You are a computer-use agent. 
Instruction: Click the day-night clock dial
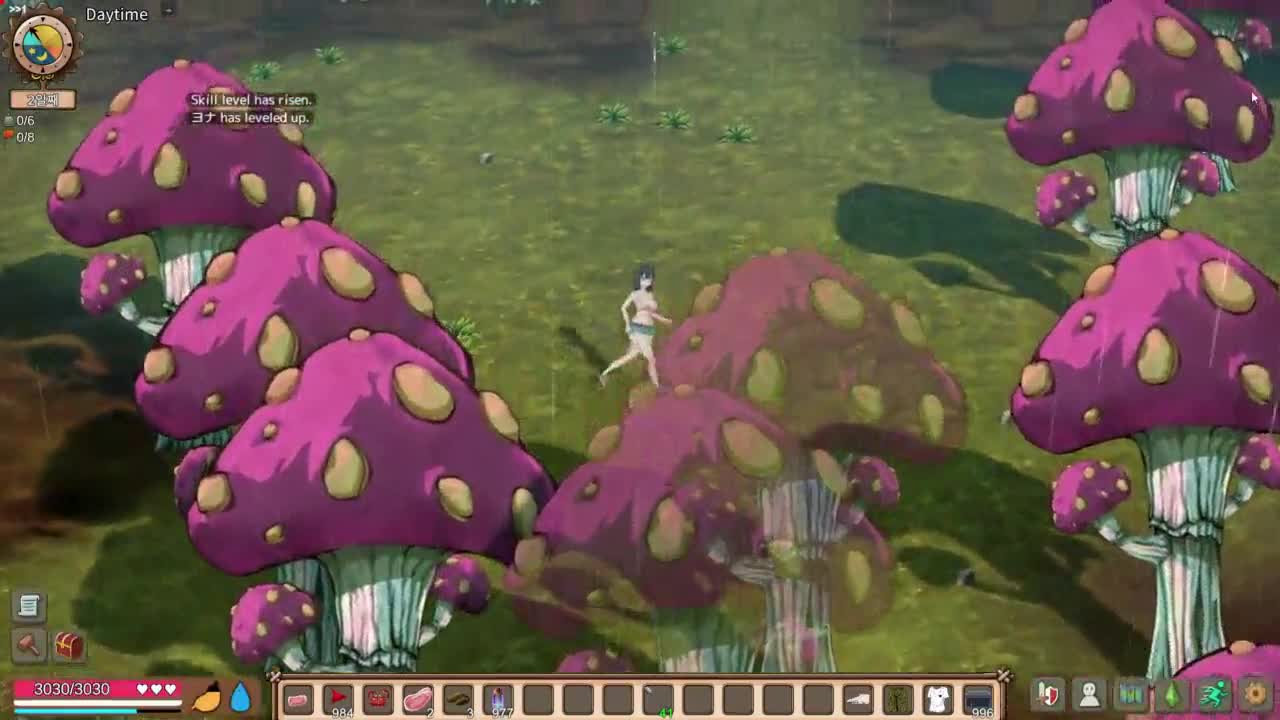tap(43, 44)
